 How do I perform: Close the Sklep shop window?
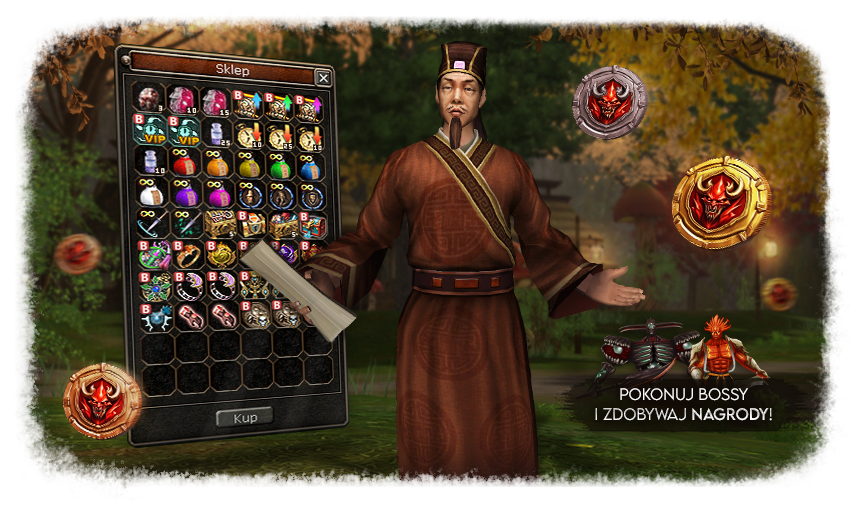(322, 77)
